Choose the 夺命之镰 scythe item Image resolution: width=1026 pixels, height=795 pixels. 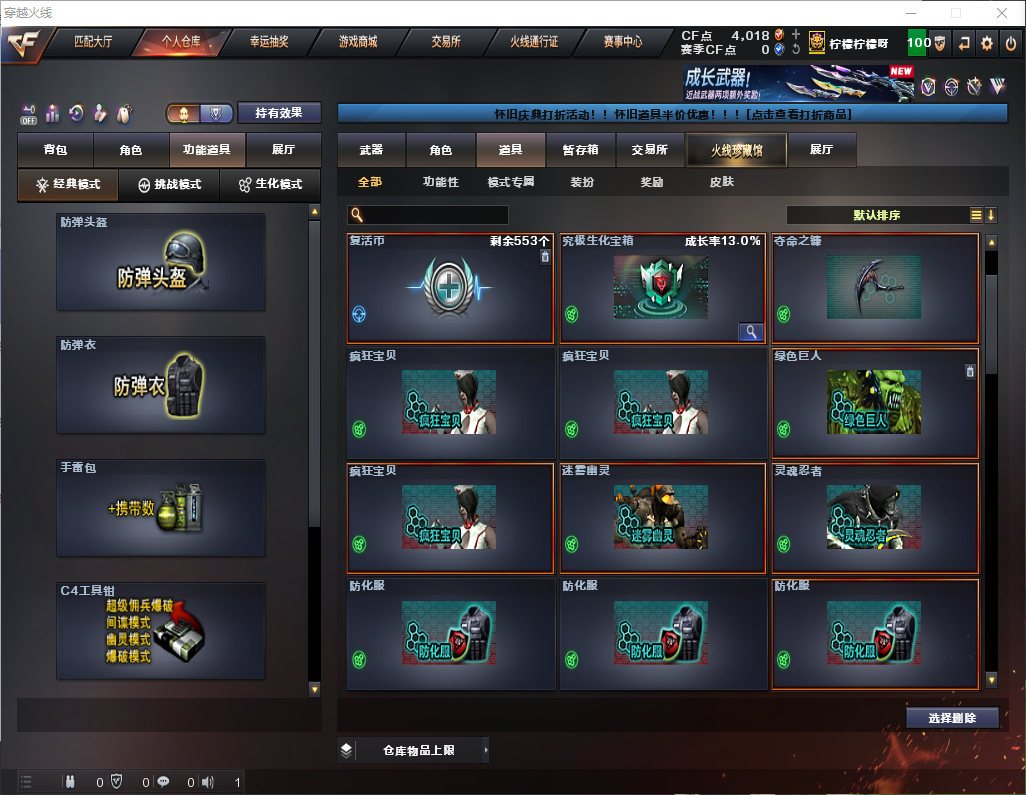coord(875,289)
